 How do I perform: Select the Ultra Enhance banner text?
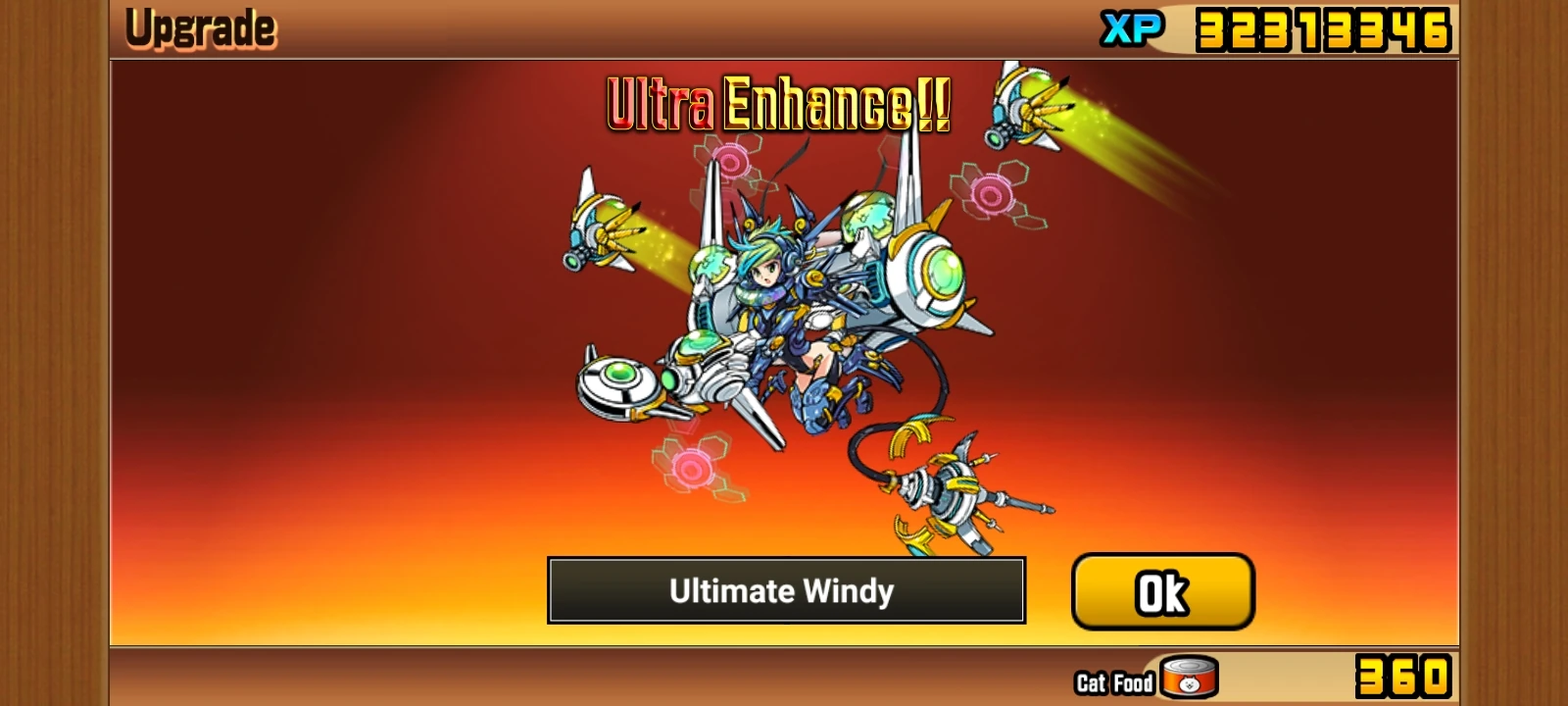pyautogui.click(x=774, y=103)
